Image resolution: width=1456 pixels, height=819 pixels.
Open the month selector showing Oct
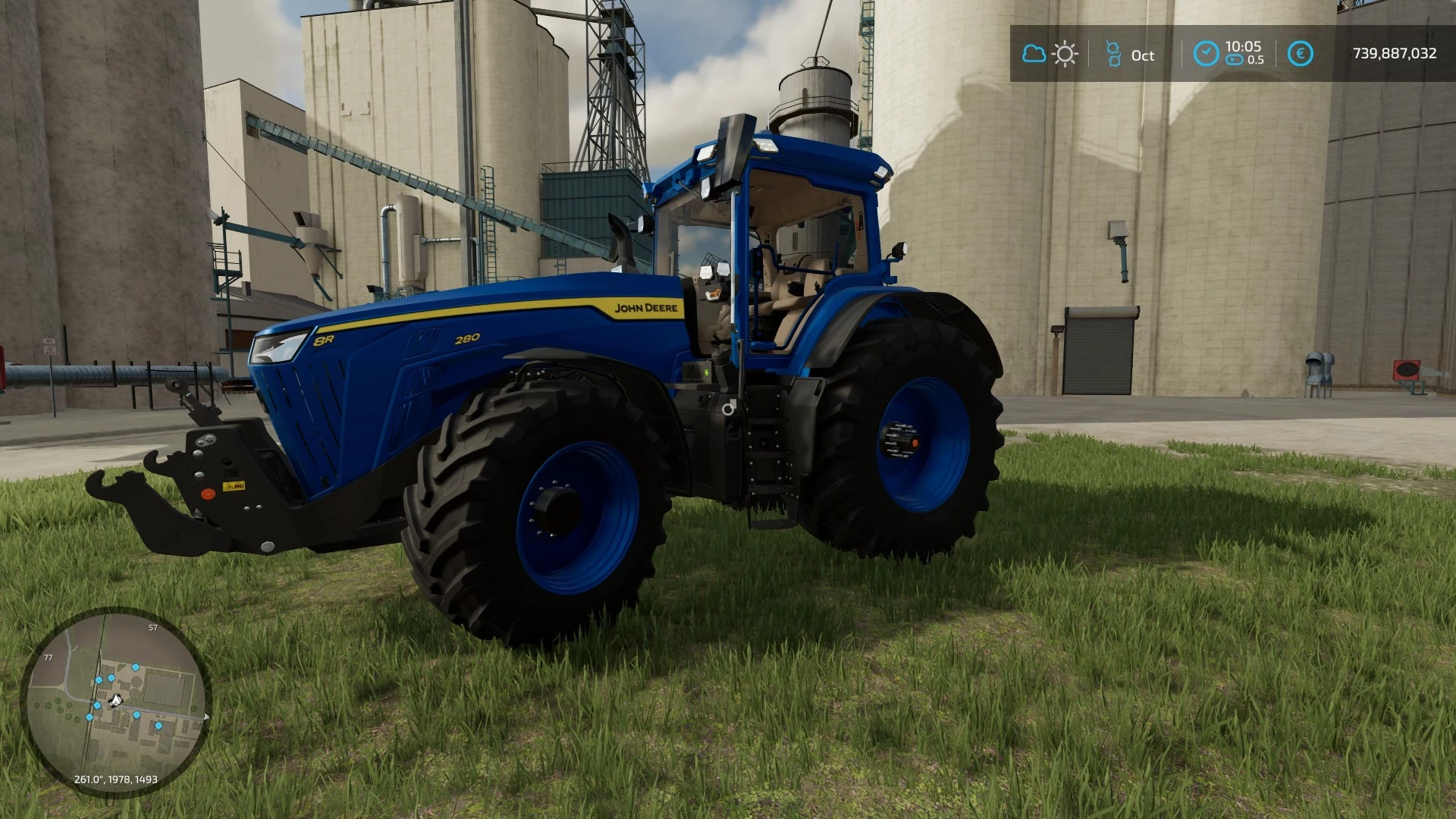[x=1144, y=55]
